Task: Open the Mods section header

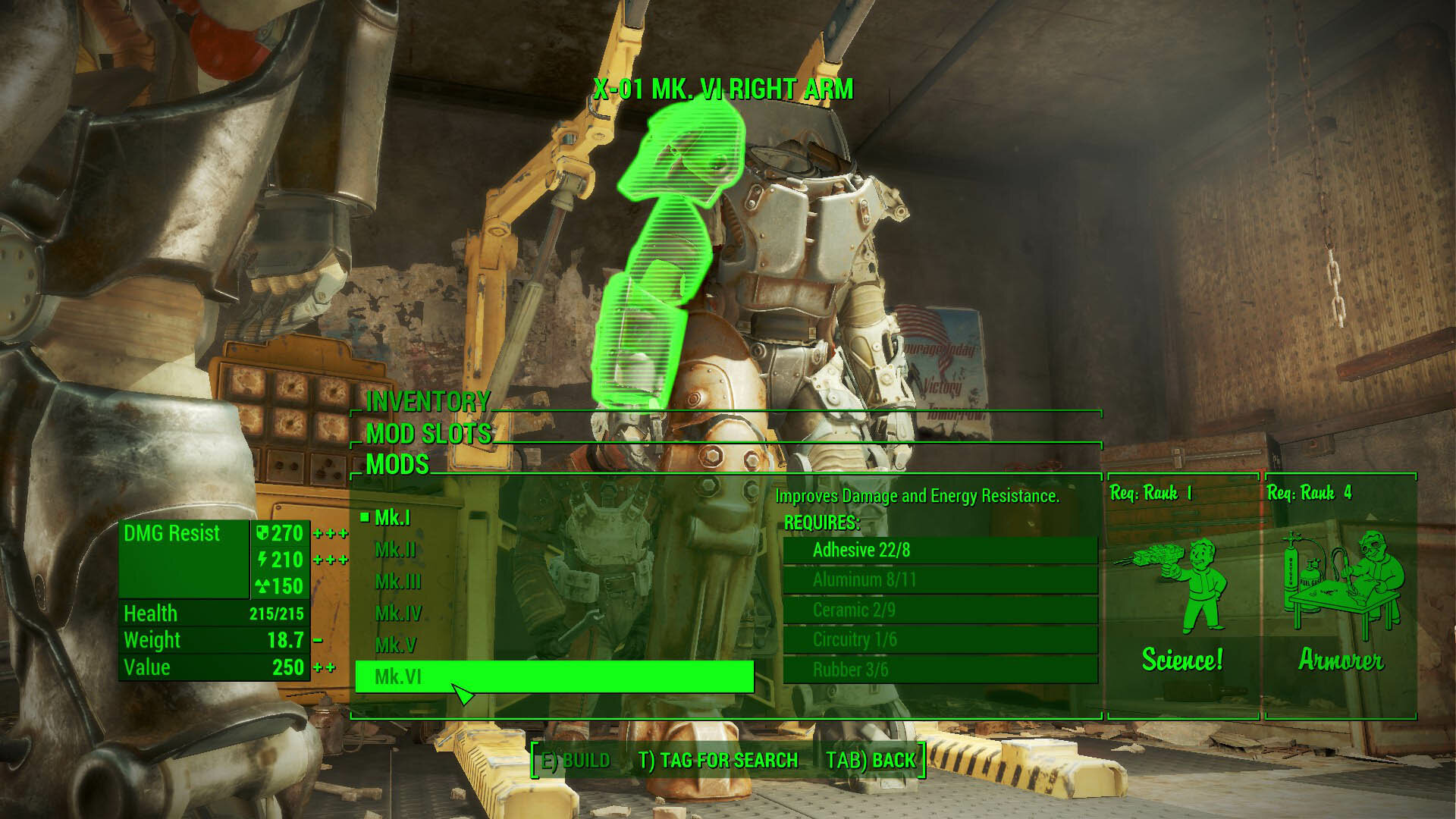Action: (x=397, y=465)
